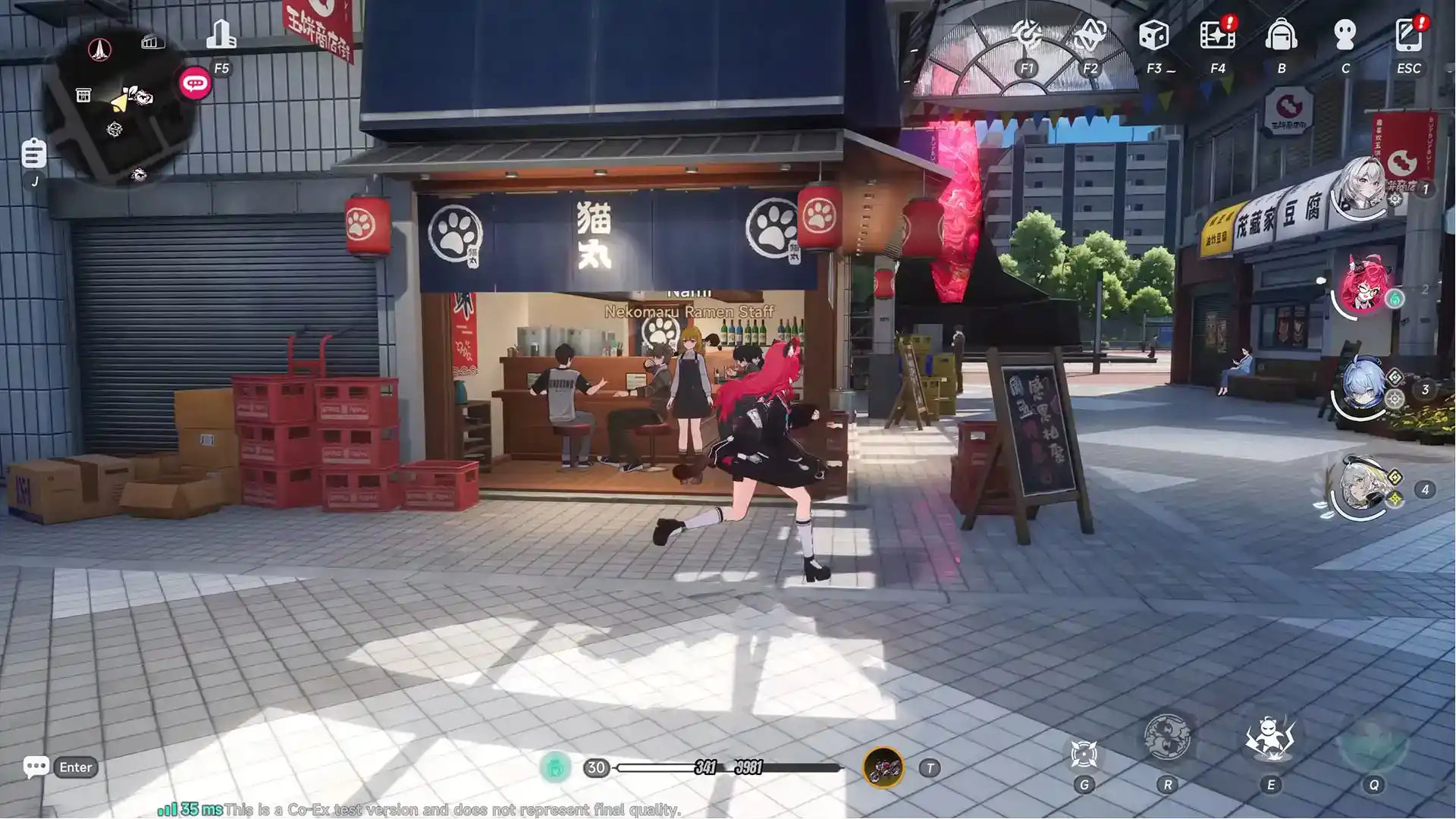Open the phone menu (ESC)
The width and height of the screenshot is (1456, 819).
pos(1407,34)
